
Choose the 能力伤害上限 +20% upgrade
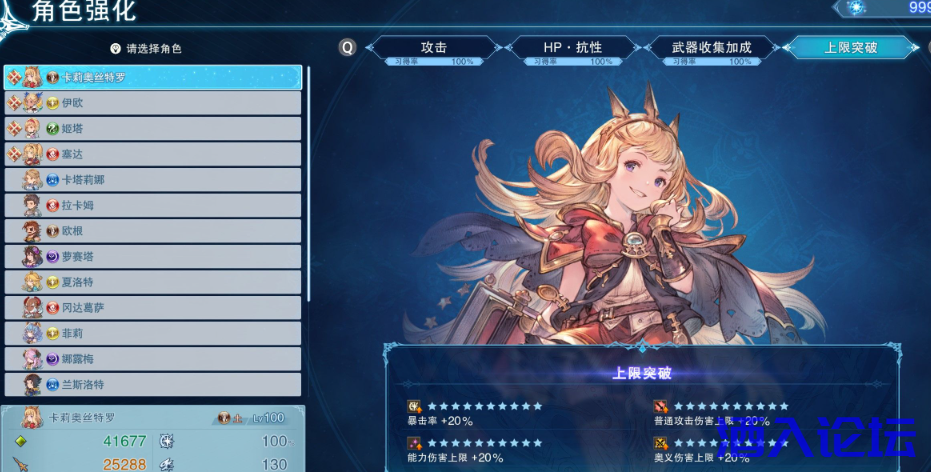pos(477,450)
